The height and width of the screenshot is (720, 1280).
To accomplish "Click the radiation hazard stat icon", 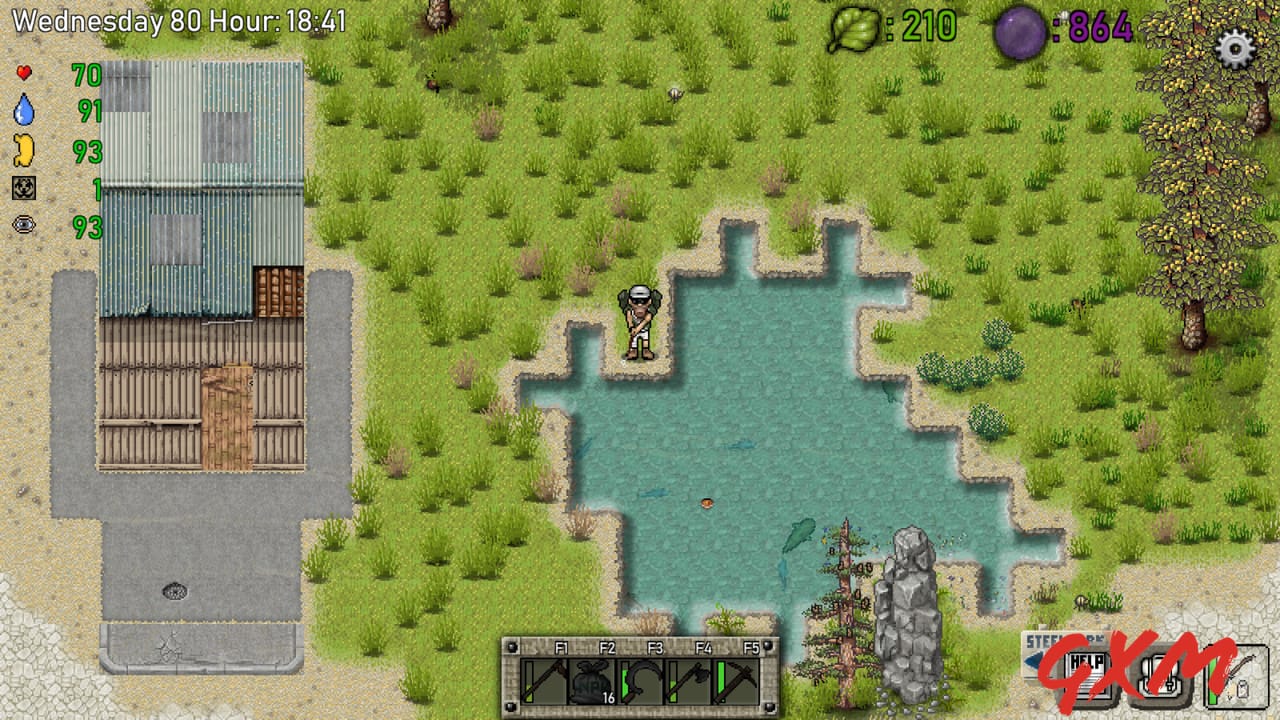I will (24, 188).
